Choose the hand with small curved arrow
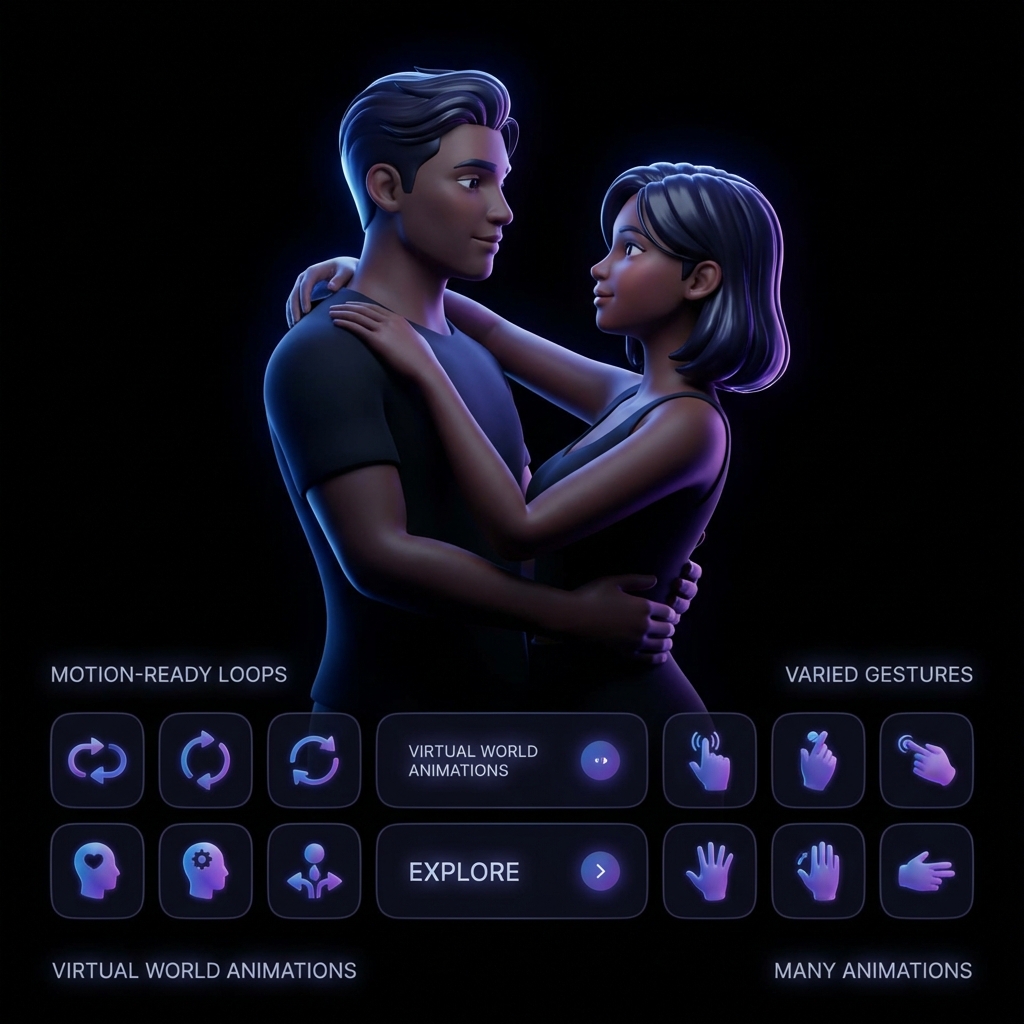 pyautogui.click(x=818, y=871)
